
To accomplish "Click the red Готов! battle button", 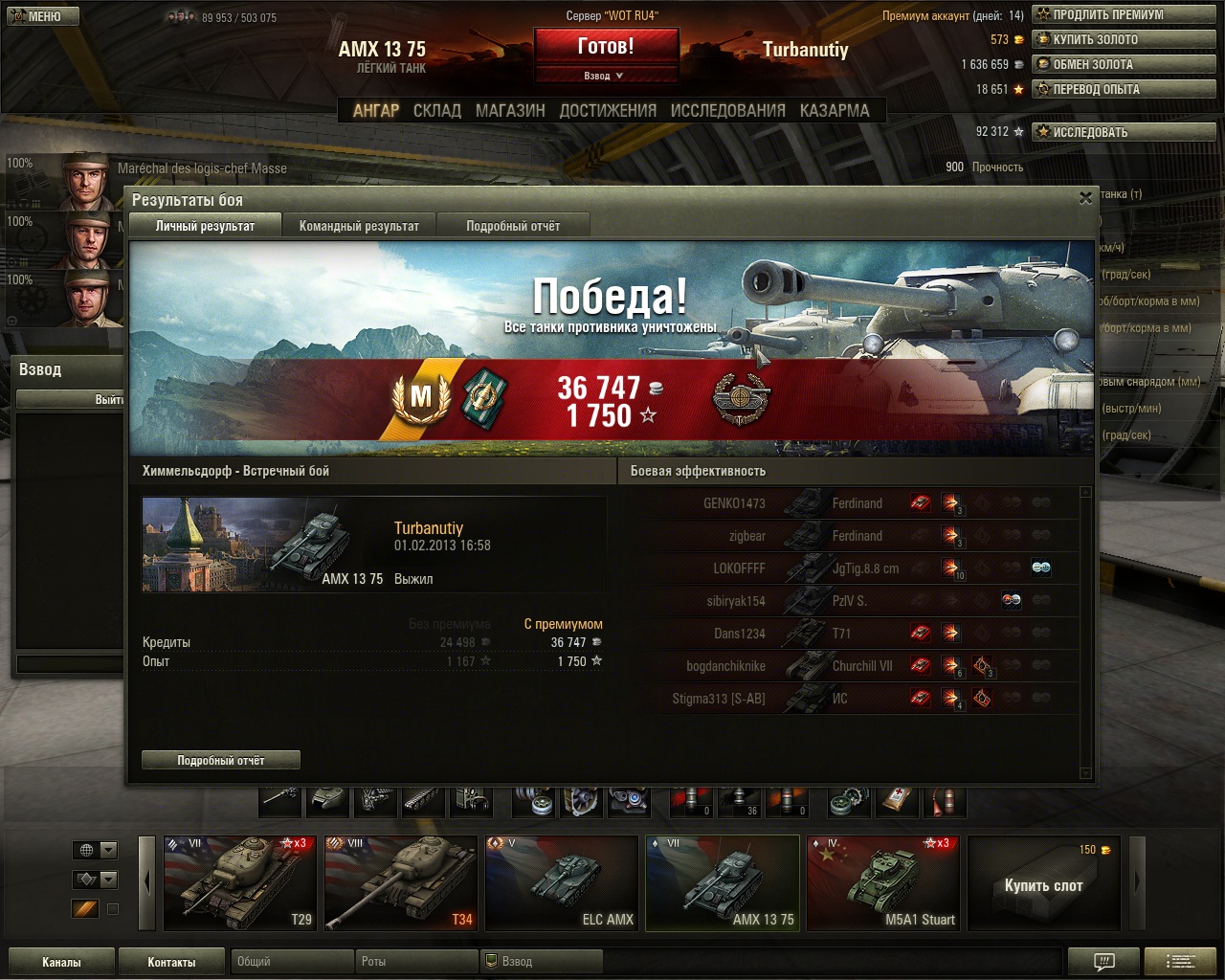I will click(606, 46).
